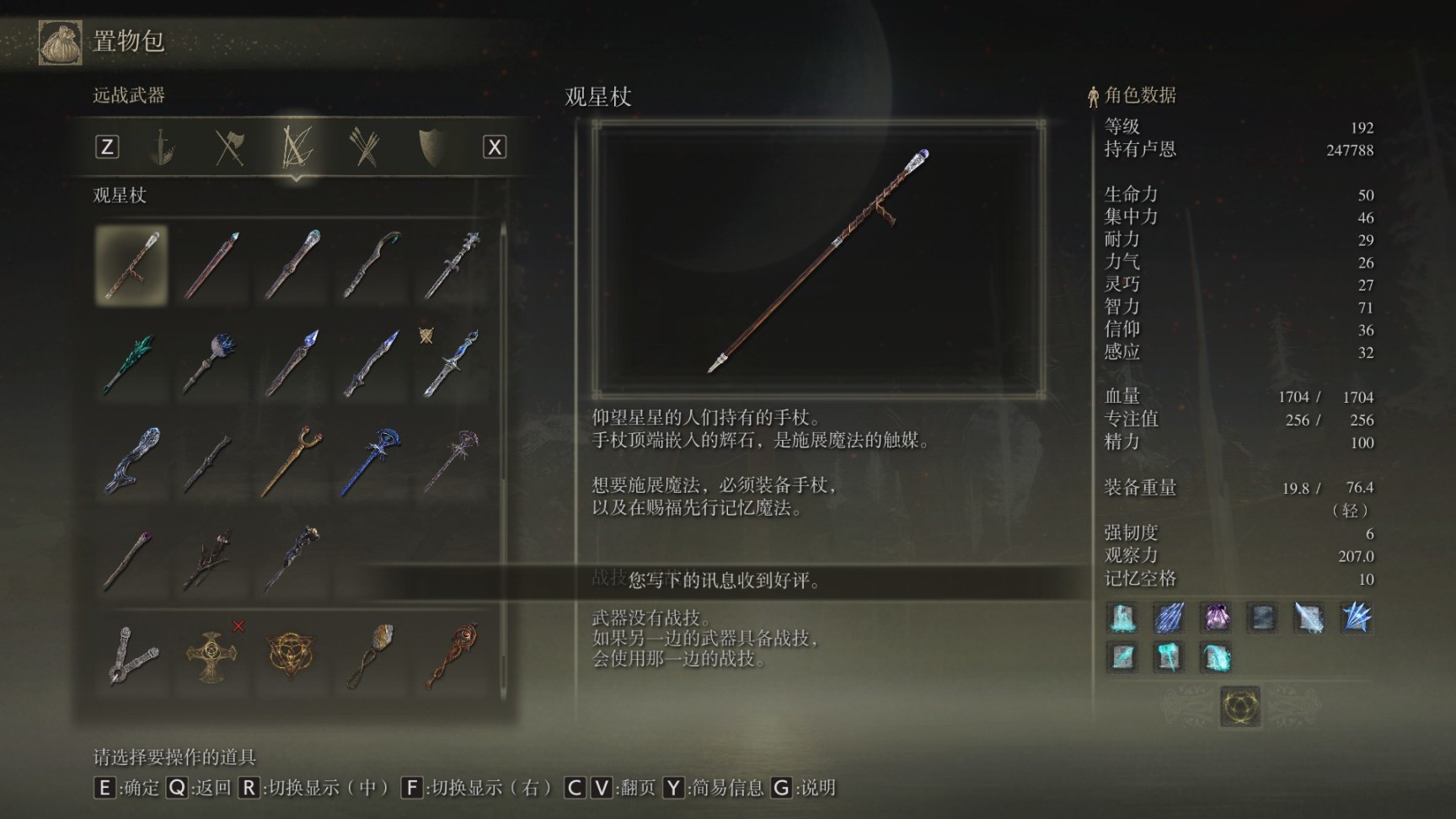Select the shield category icon
Viewport: 1456px width, 819px height.
click(x=432, y=146)
